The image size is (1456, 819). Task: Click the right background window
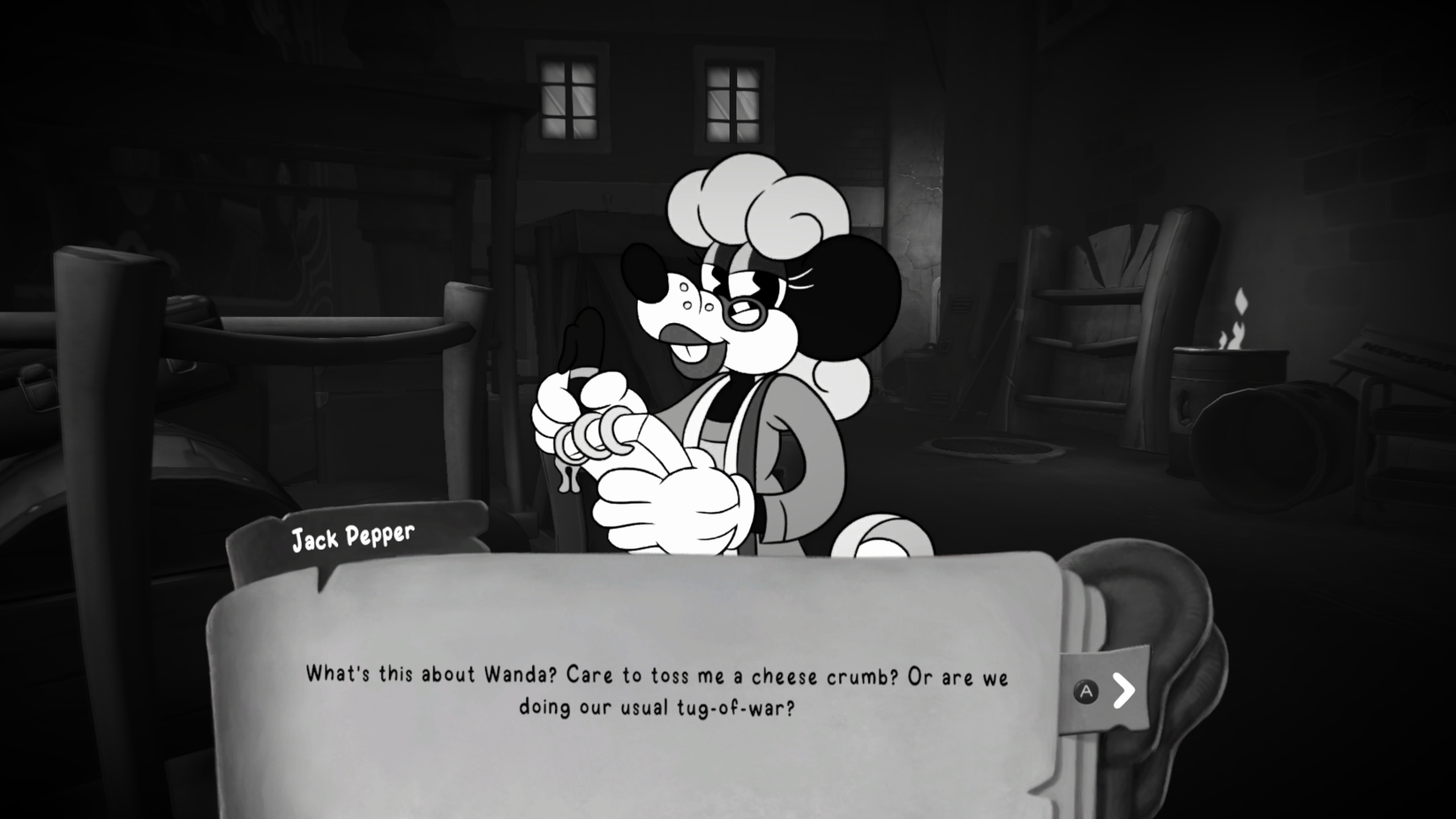coord(731,99)
